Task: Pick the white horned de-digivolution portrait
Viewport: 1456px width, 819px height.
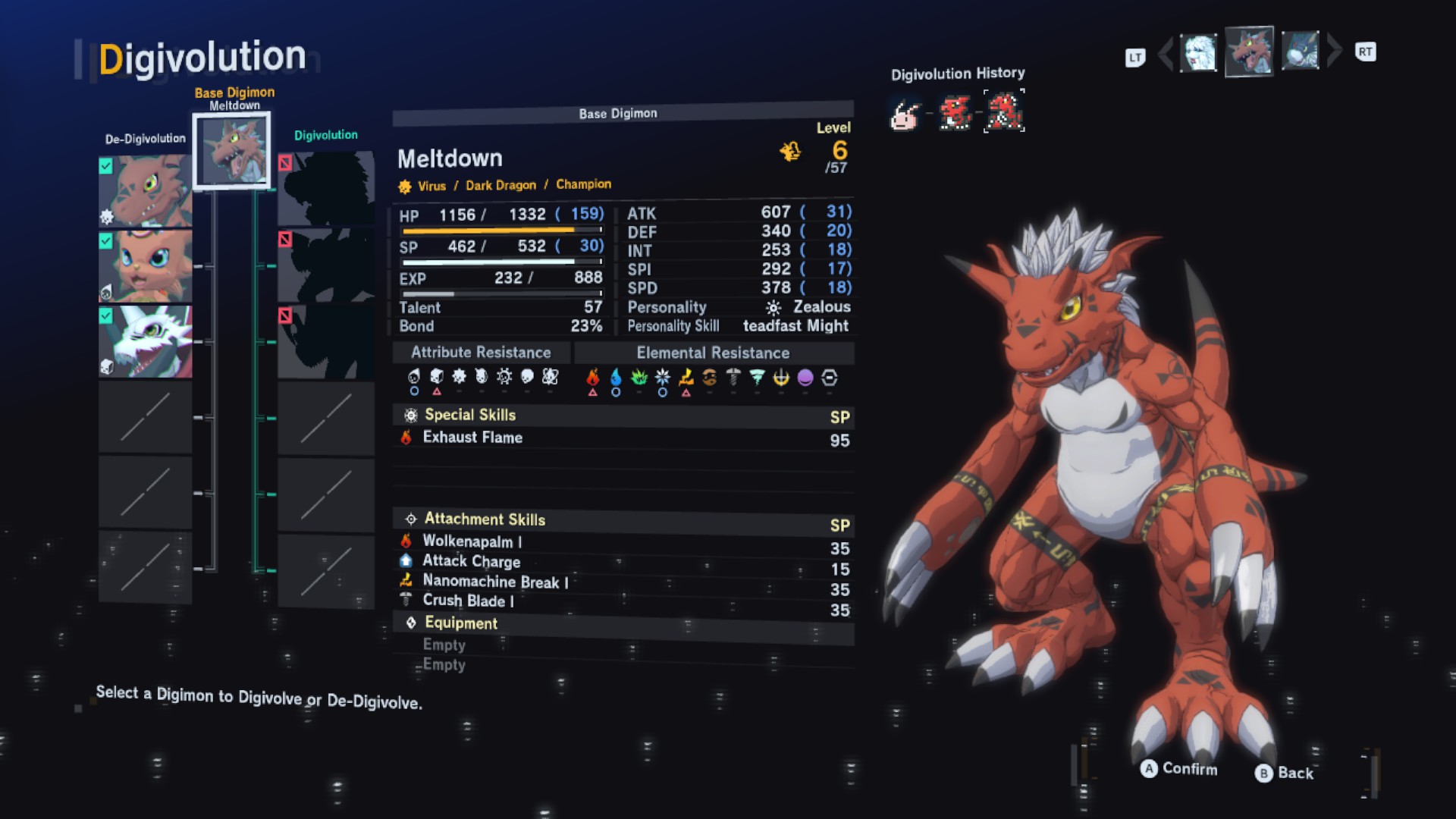Action: (x=145, y=341)
